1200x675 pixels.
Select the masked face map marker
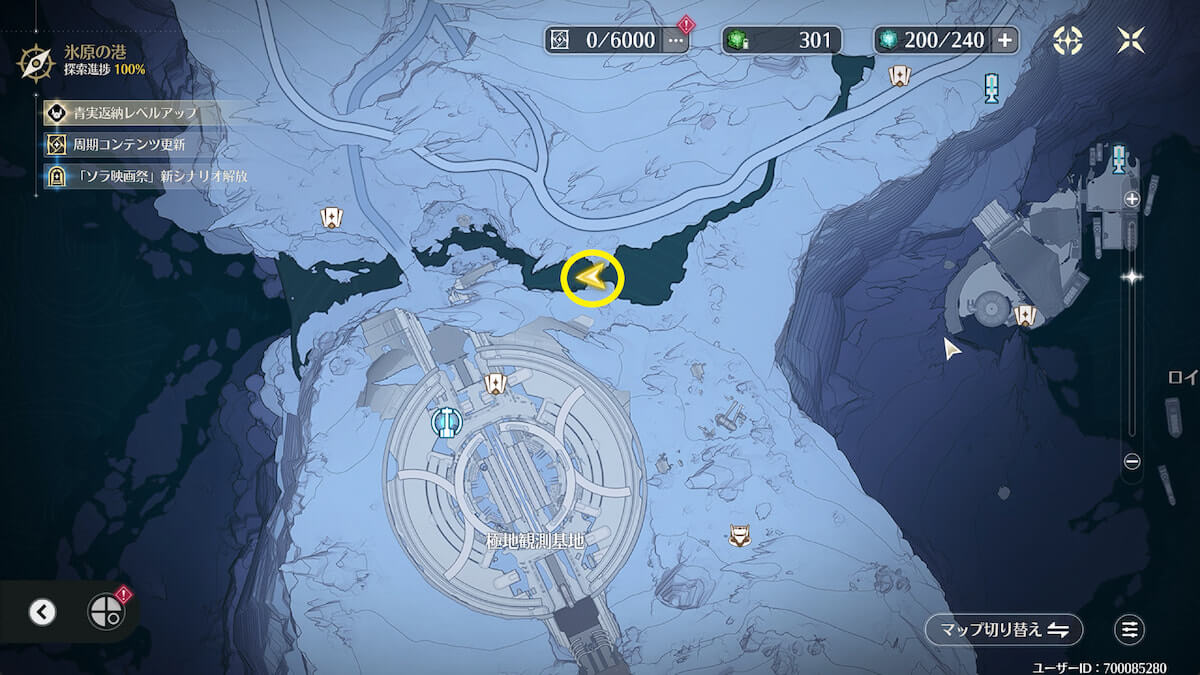739,536
